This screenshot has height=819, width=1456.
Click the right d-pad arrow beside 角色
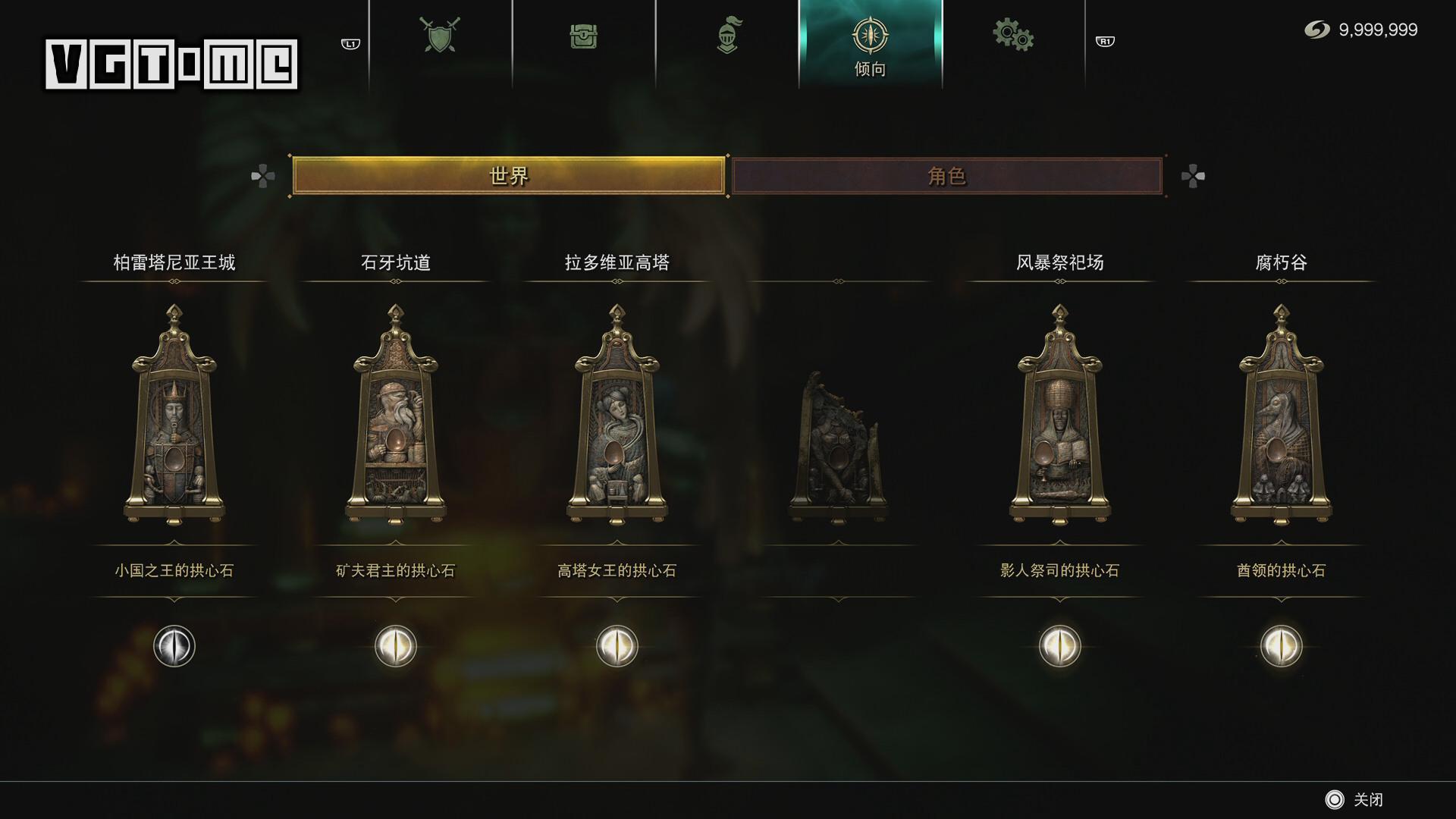coord(1193,176)
